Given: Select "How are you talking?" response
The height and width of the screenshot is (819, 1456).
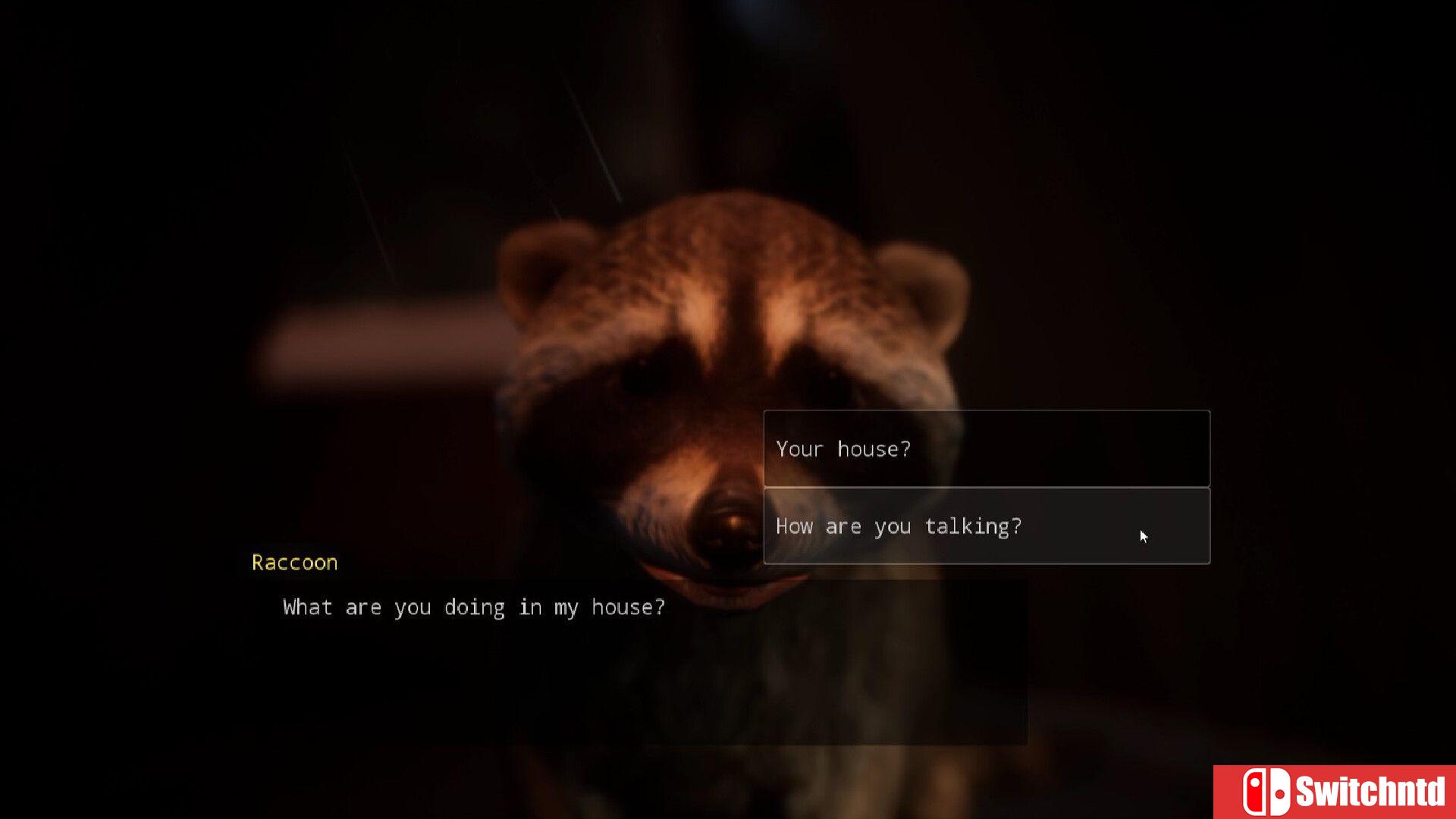Looking at the screenshot, I should 986,526.
